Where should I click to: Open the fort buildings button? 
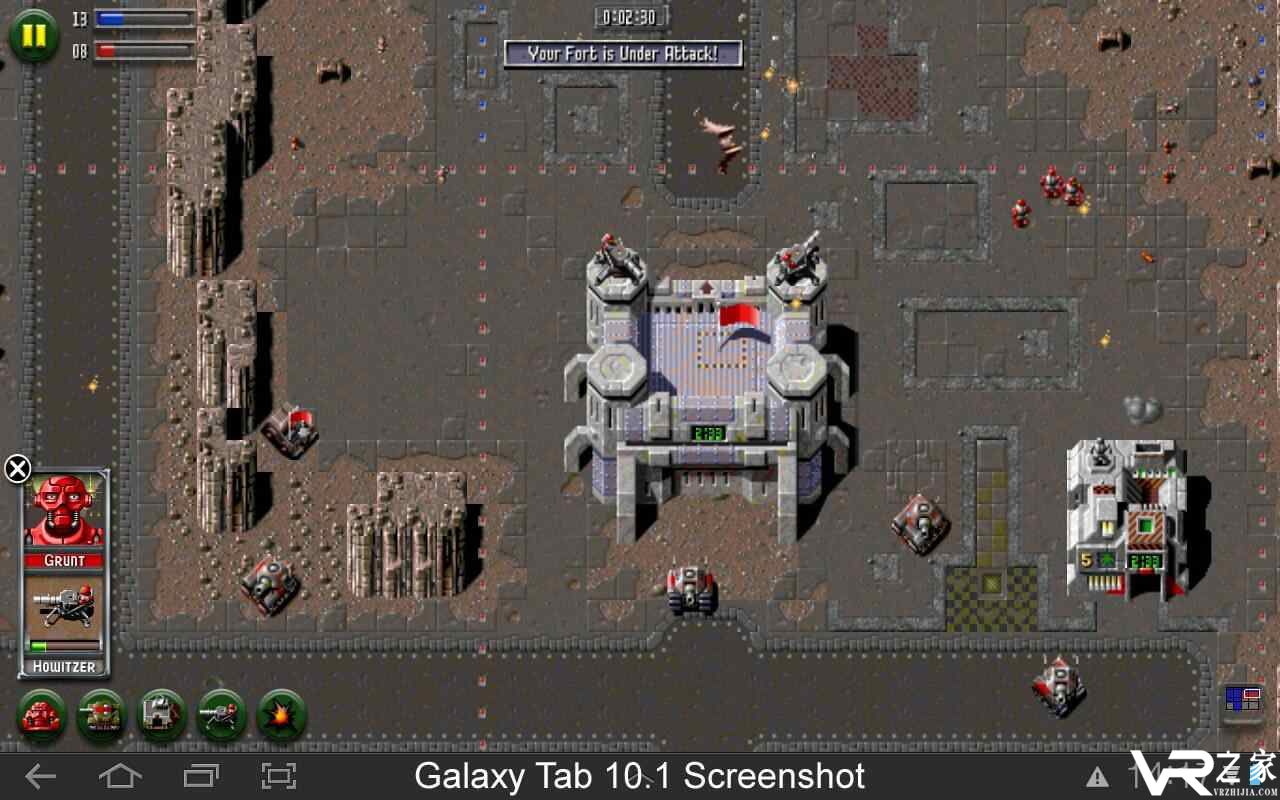pyautogui.click(x=162, y=715)
